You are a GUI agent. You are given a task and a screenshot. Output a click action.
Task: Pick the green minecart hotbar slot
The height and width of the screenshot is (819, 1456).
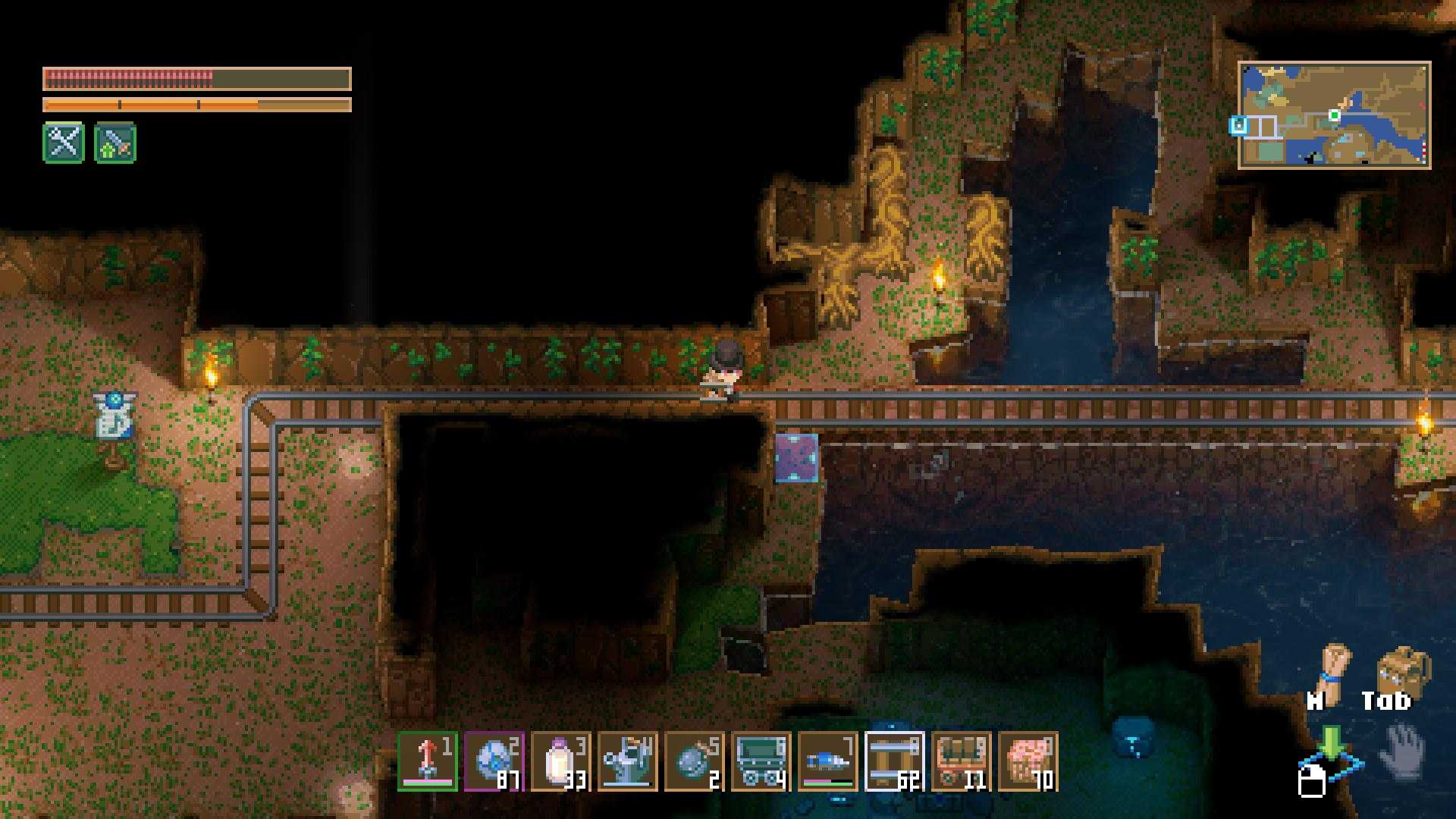[x=761, y=761]
